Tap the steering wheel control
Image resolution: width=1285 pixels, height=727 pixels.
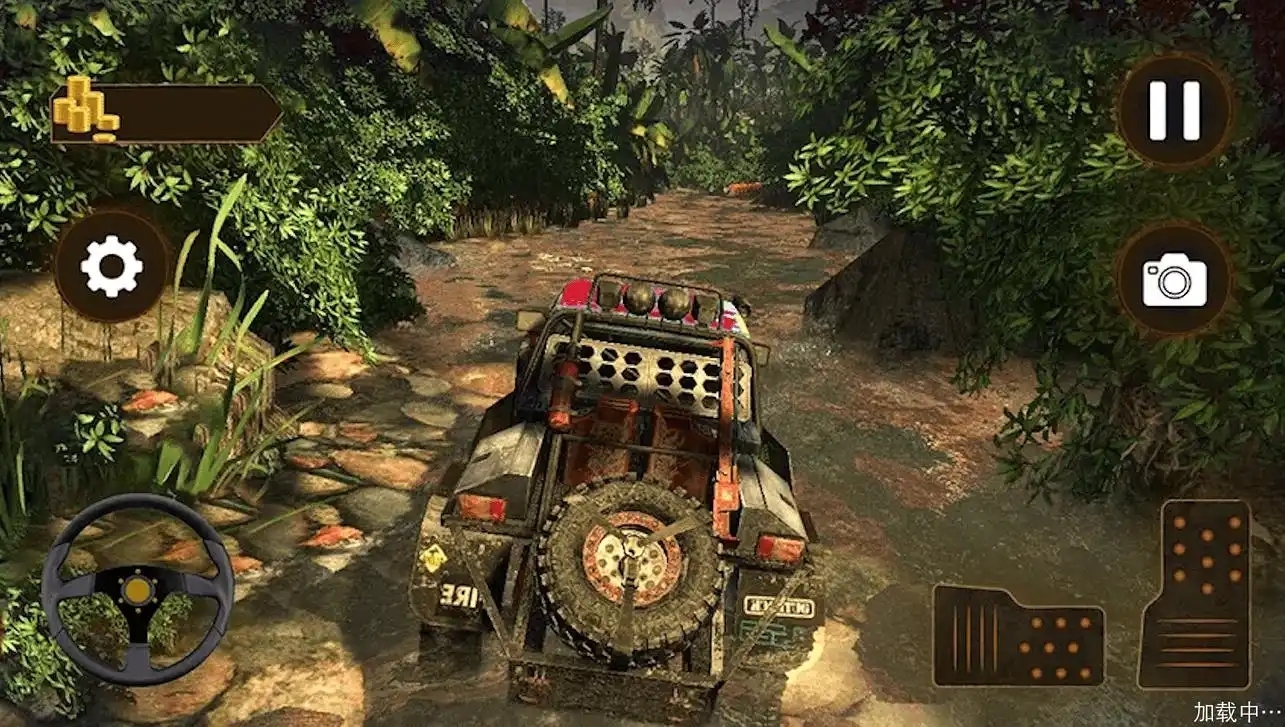[x=137, y=588]
